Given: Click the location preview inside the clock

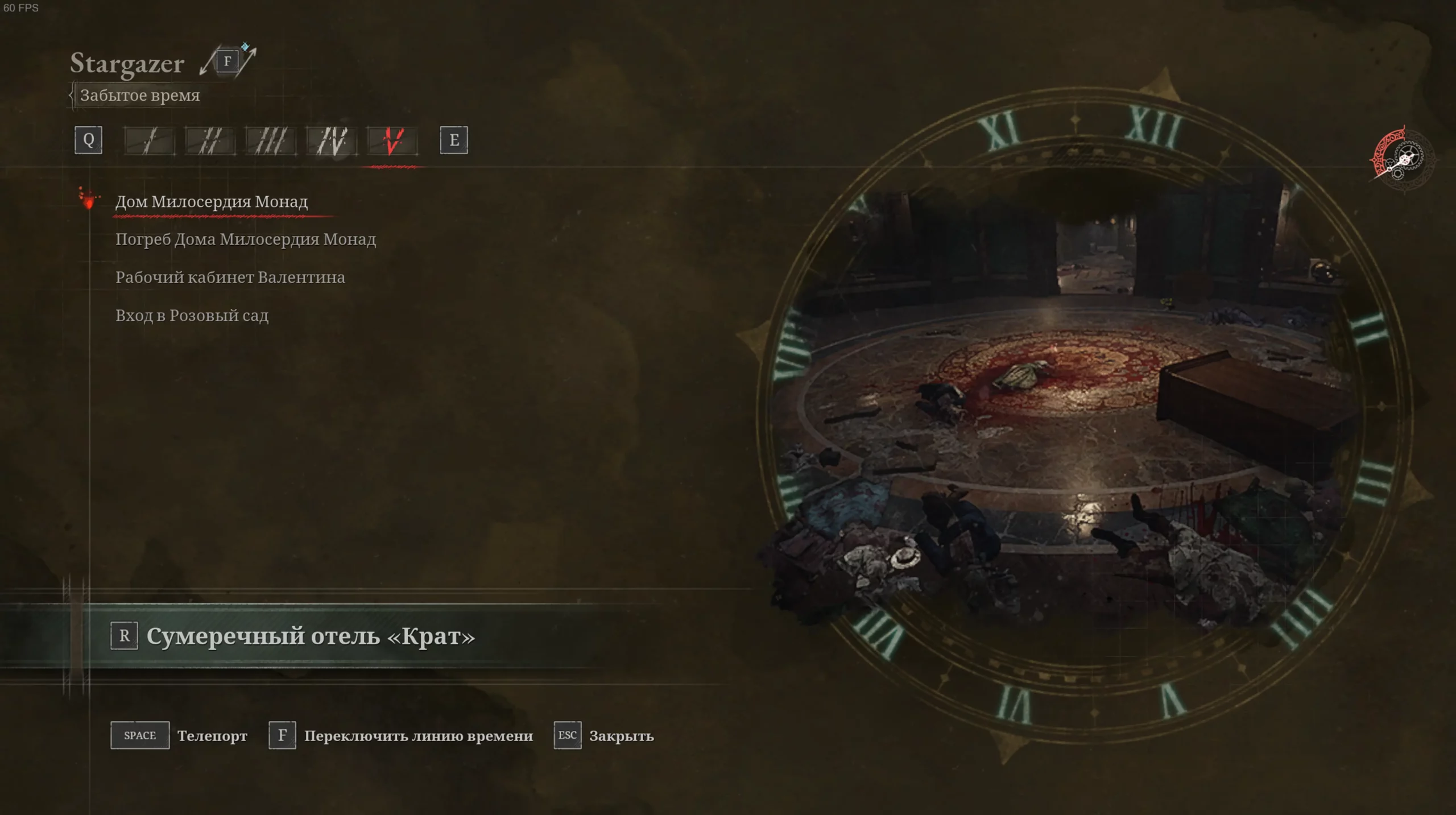Looking at the screenshot, I should pyautogui.click(x=1081, y=409).
